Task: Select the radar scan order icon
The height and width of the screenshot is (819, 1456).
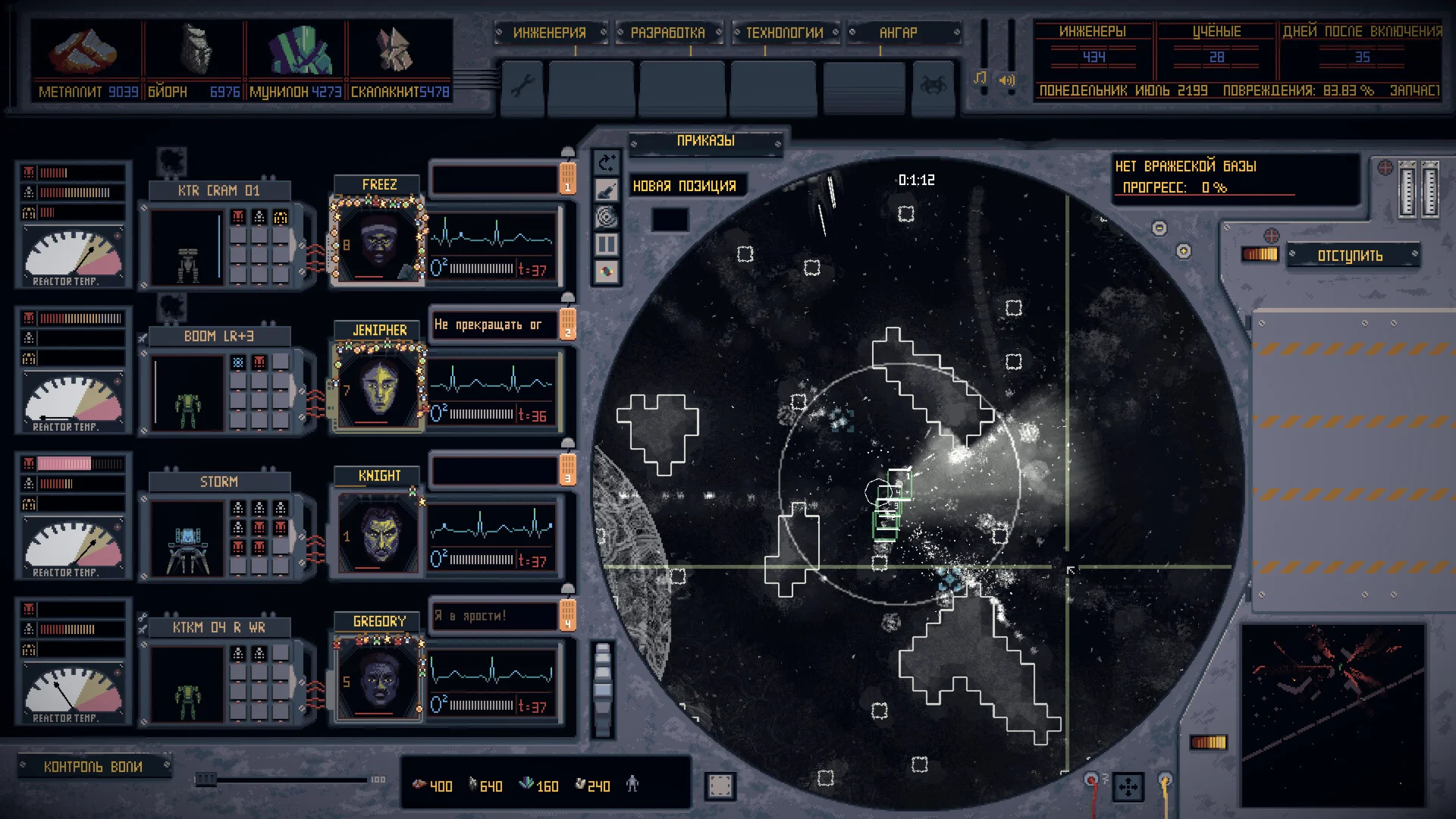Action: pos(607,217)
